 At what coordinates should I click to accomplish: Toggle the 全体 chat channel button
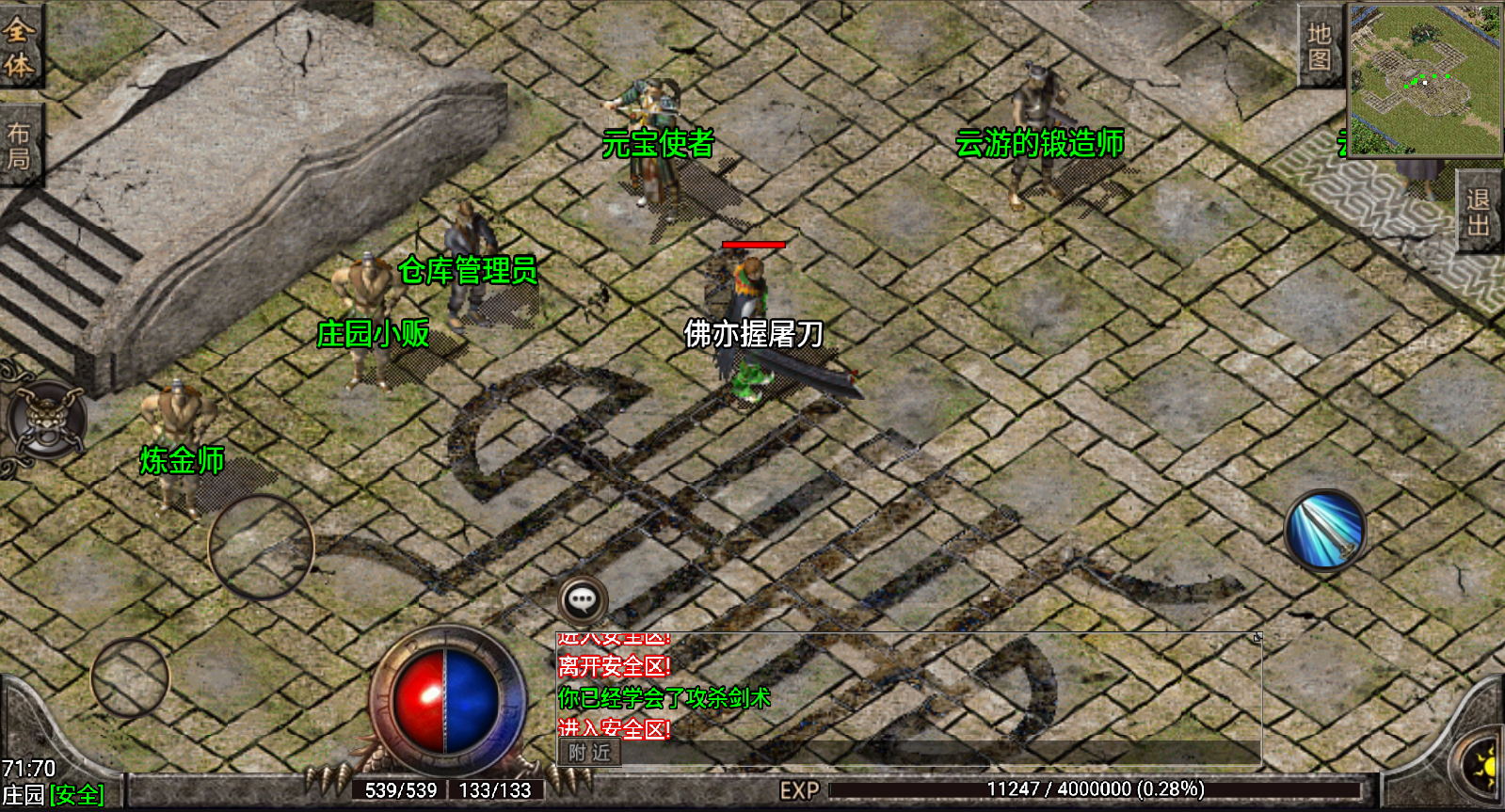pyautogui.click(x=21, y=42)
